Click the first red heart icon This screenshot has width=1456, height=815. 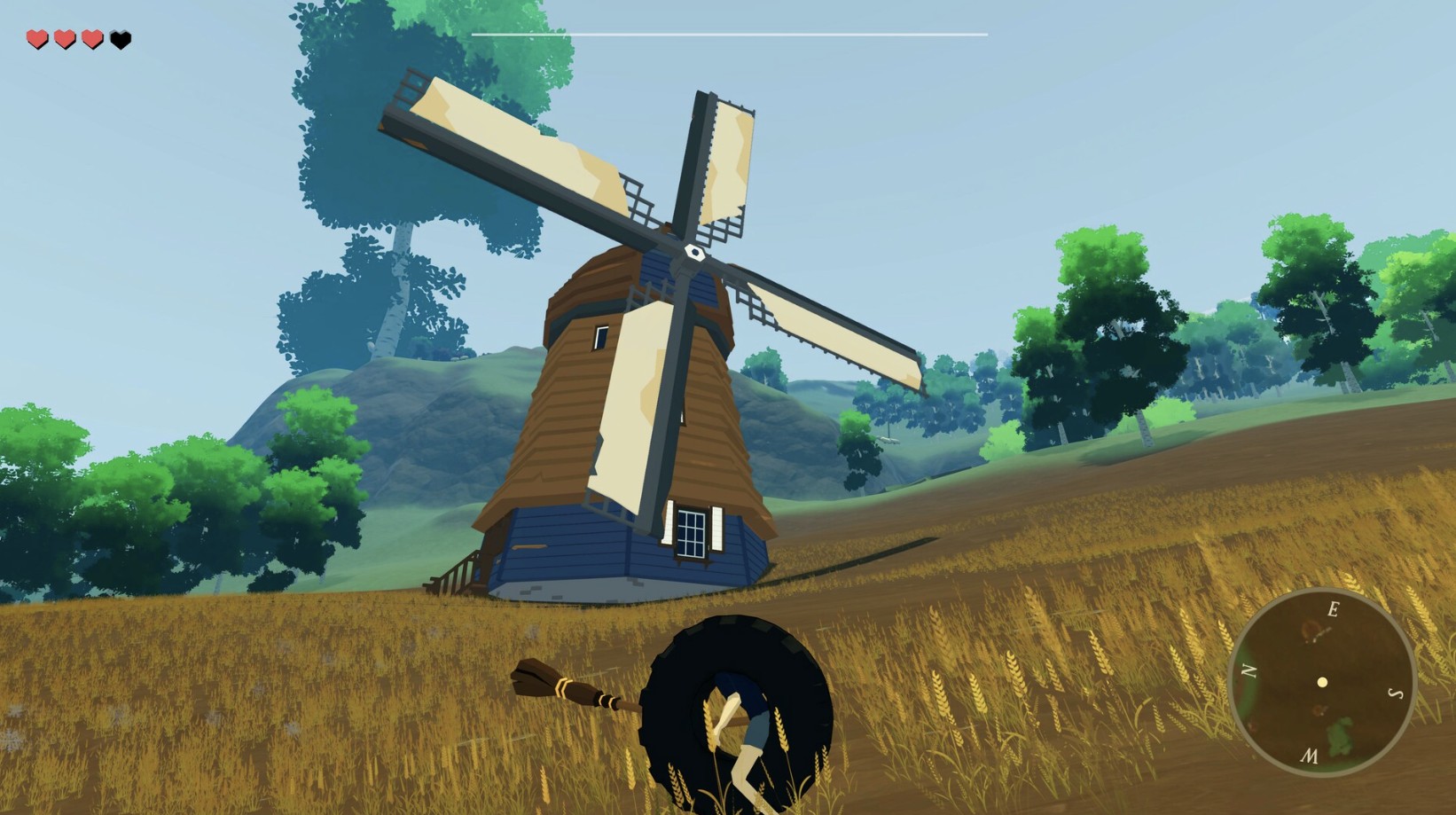(x=35, y=38)
